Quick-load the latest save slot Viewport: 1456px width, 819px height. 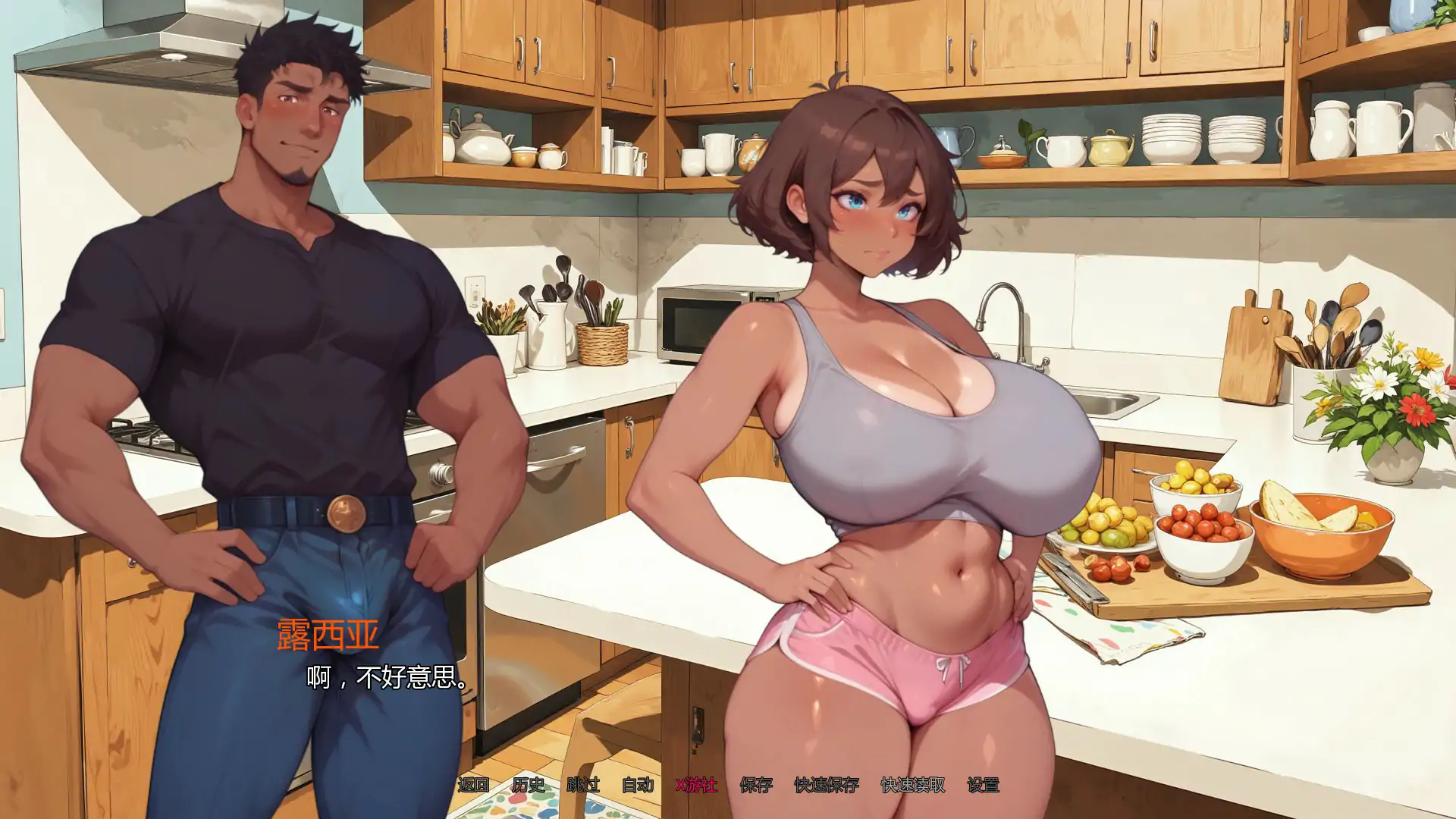[x=912, y=787]
